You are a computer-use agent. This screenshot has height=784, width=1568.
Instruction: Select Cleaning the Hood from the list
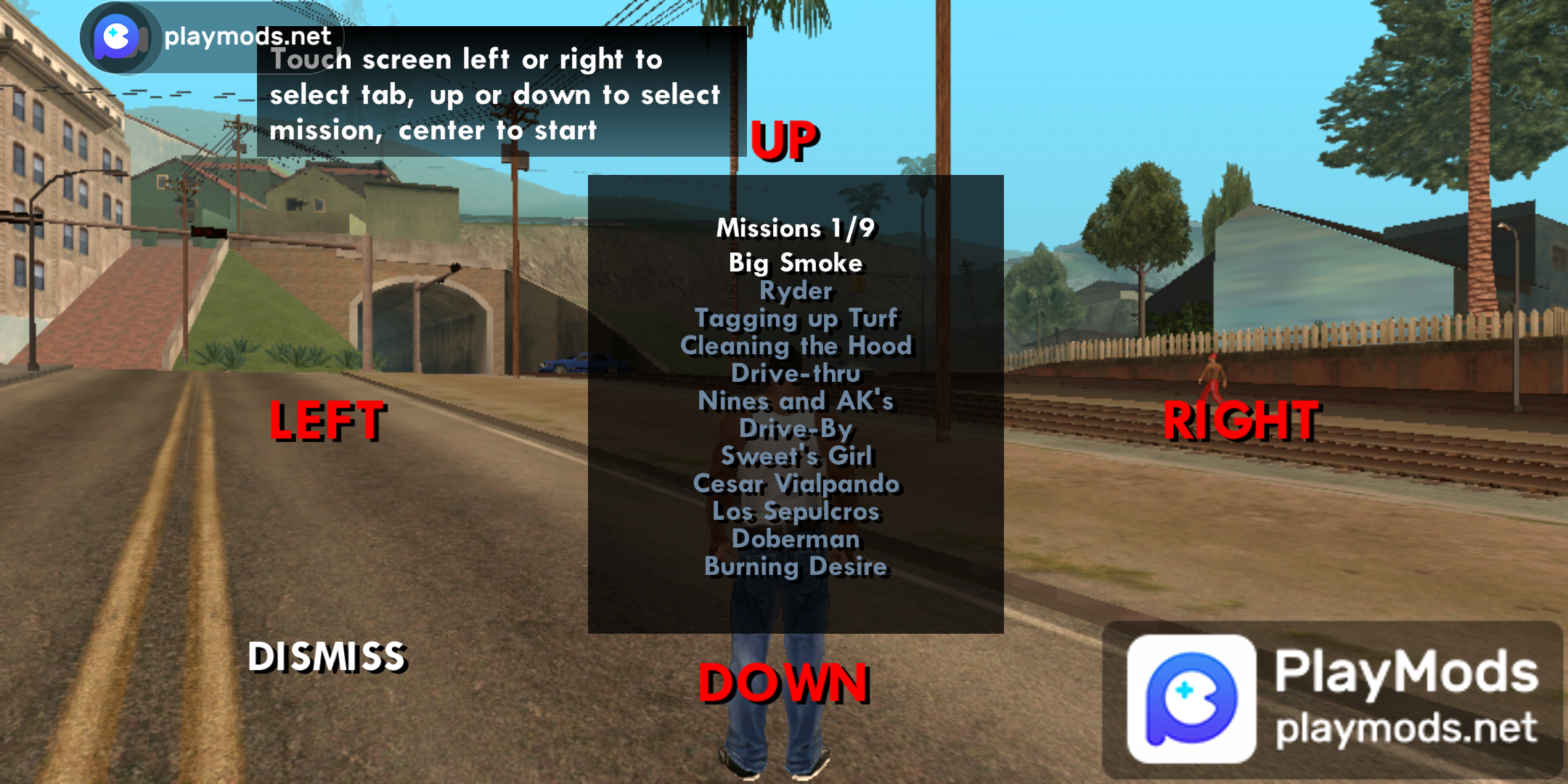(796, 346)
